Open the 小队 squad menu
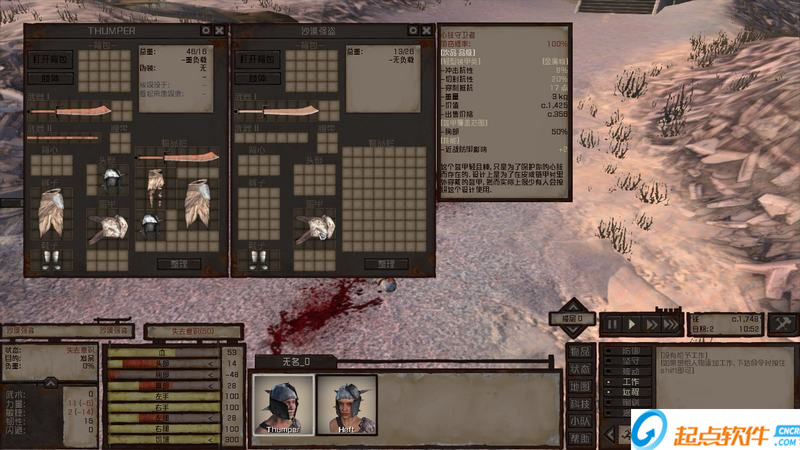This screenshot has width=800, height=450. pos(580,421)
